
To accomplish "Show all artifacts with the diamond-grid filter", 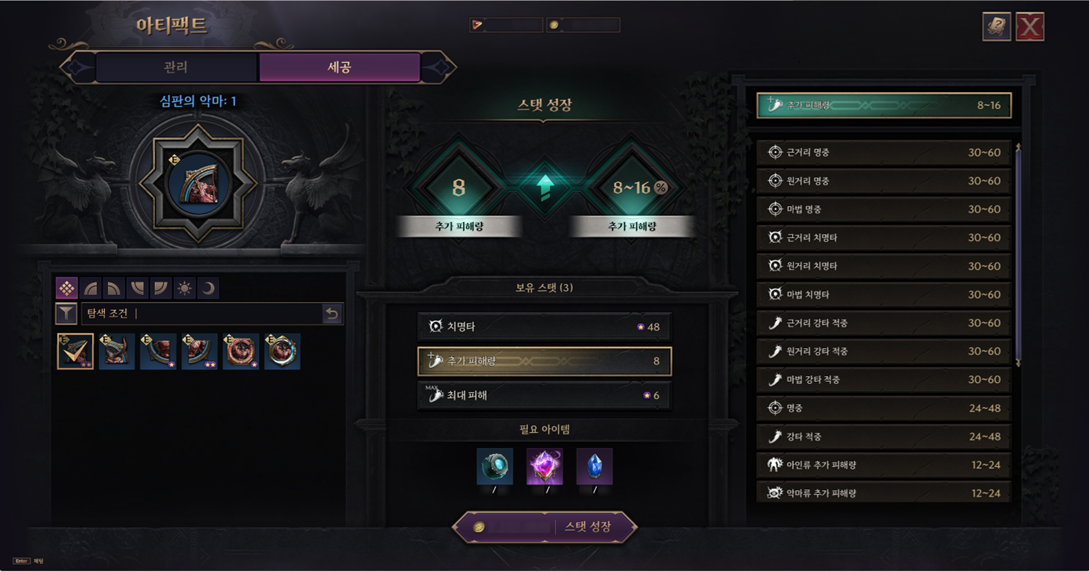I will (67, 288).
